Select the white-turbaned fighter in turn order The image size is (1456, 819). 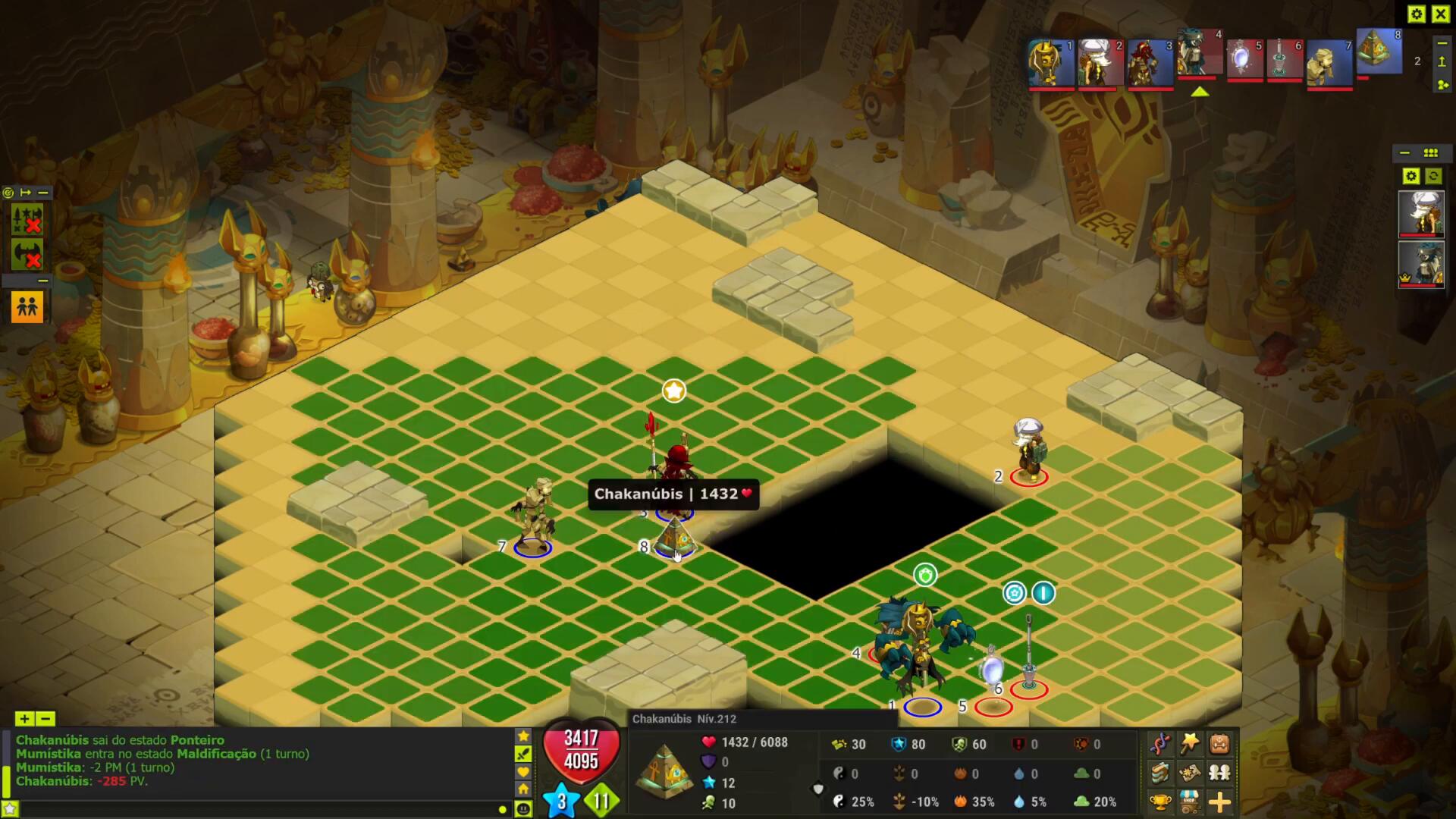coord(1100,62)
